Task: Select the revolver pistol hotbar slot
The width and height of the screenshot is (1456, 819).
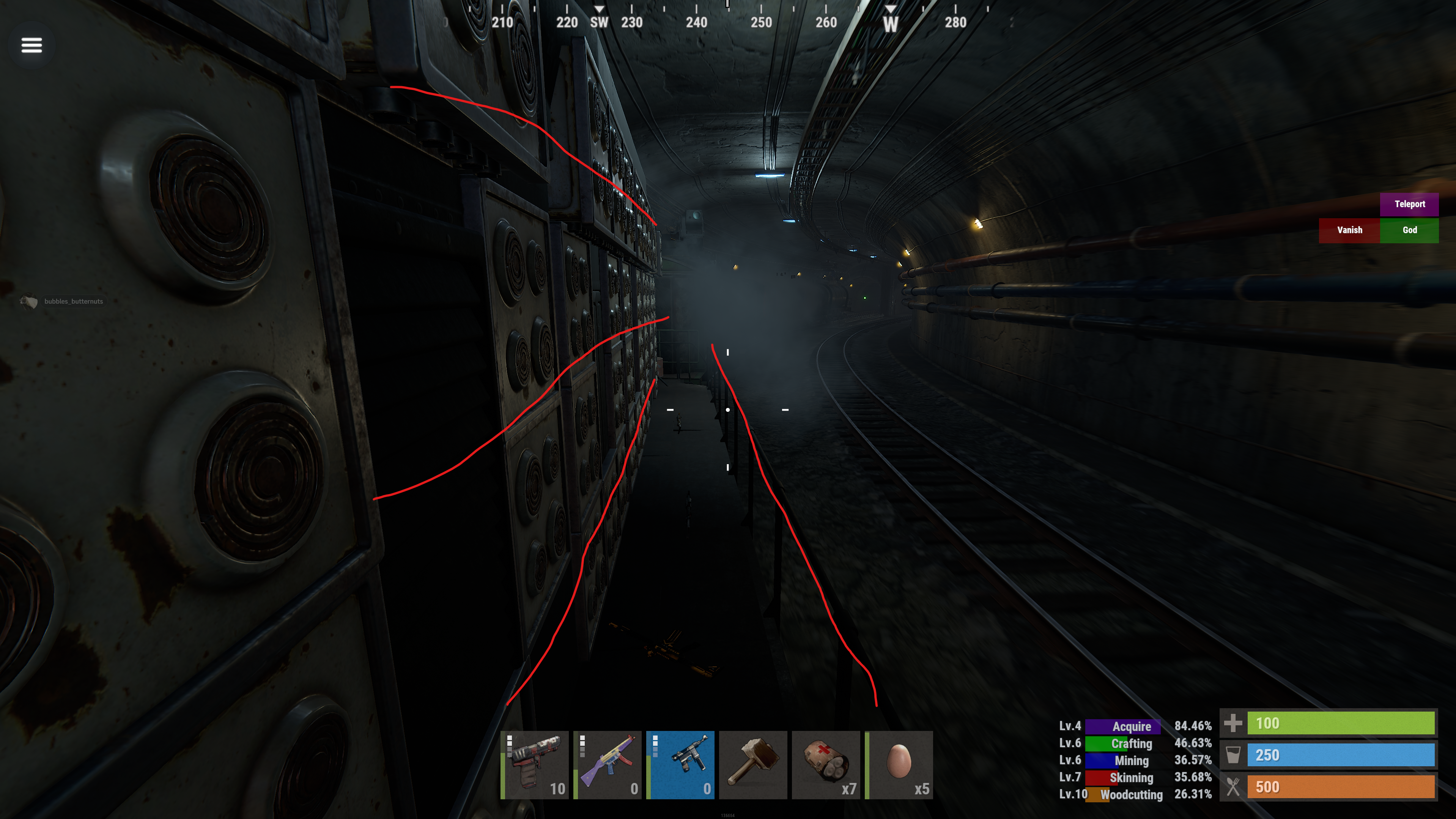Action: [535, 765]
